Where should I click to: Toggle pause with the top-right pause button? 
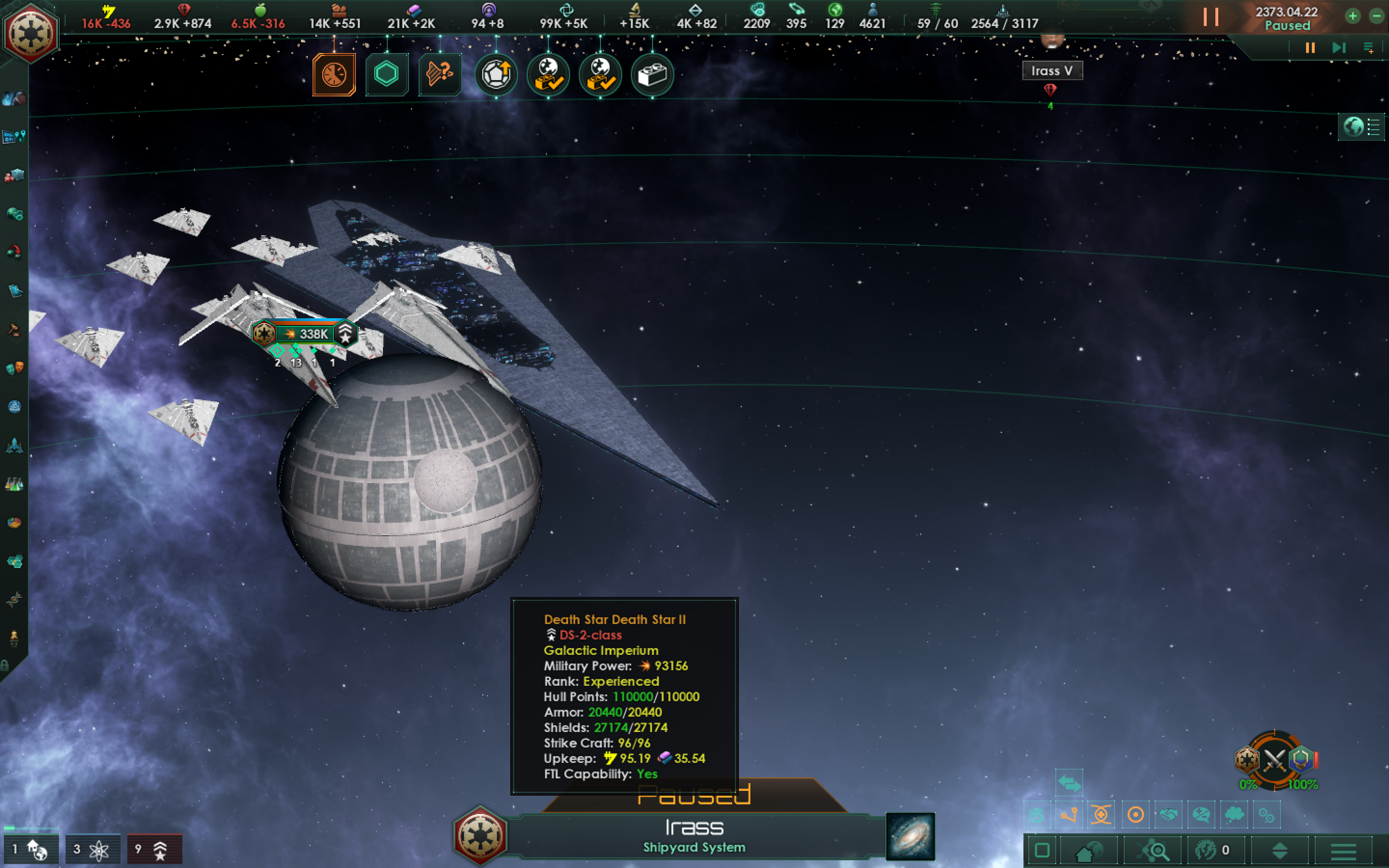coord(1212,17)
